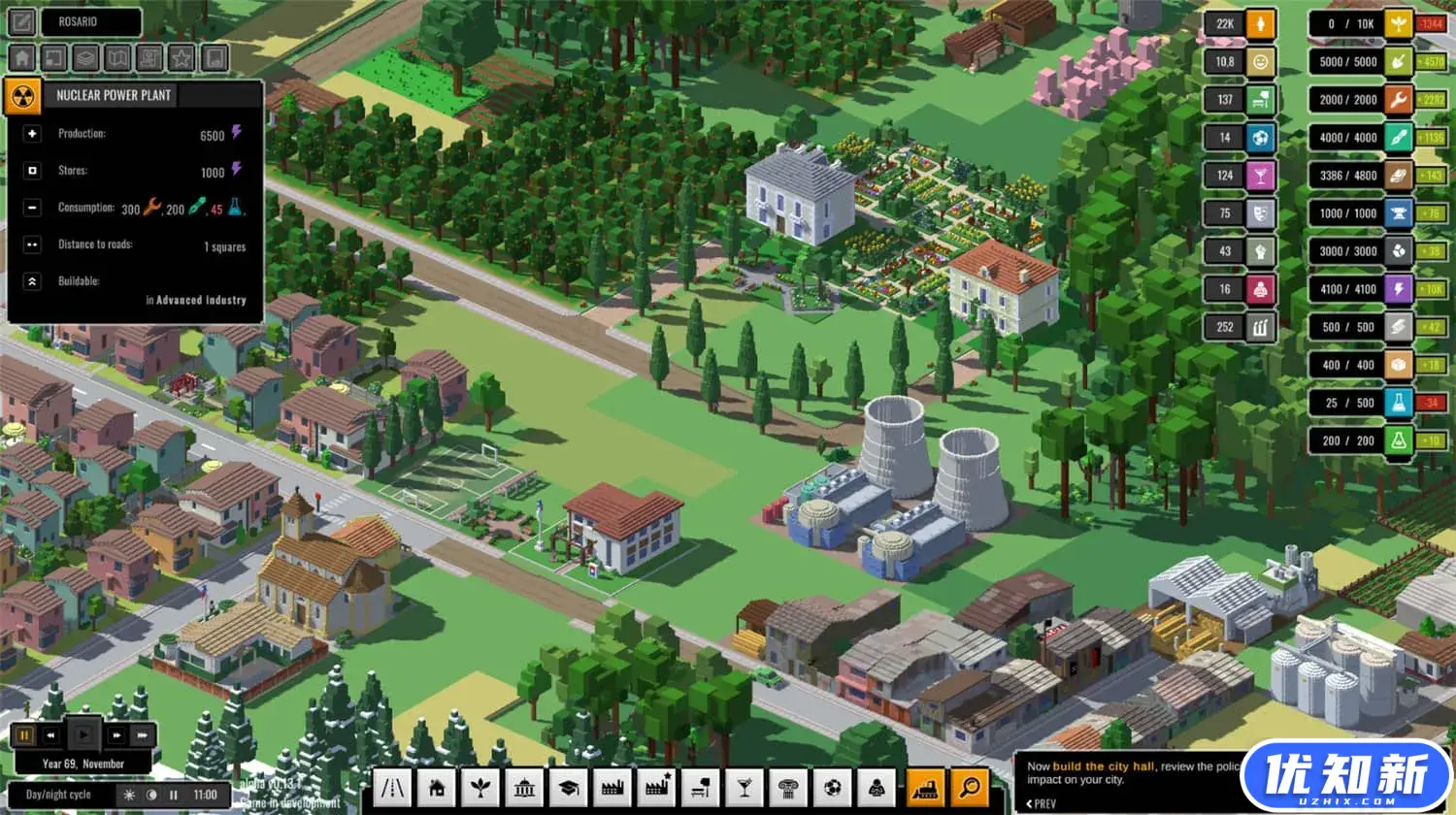Open the roads build category
1456x815 pixels.
pos(393,788)
